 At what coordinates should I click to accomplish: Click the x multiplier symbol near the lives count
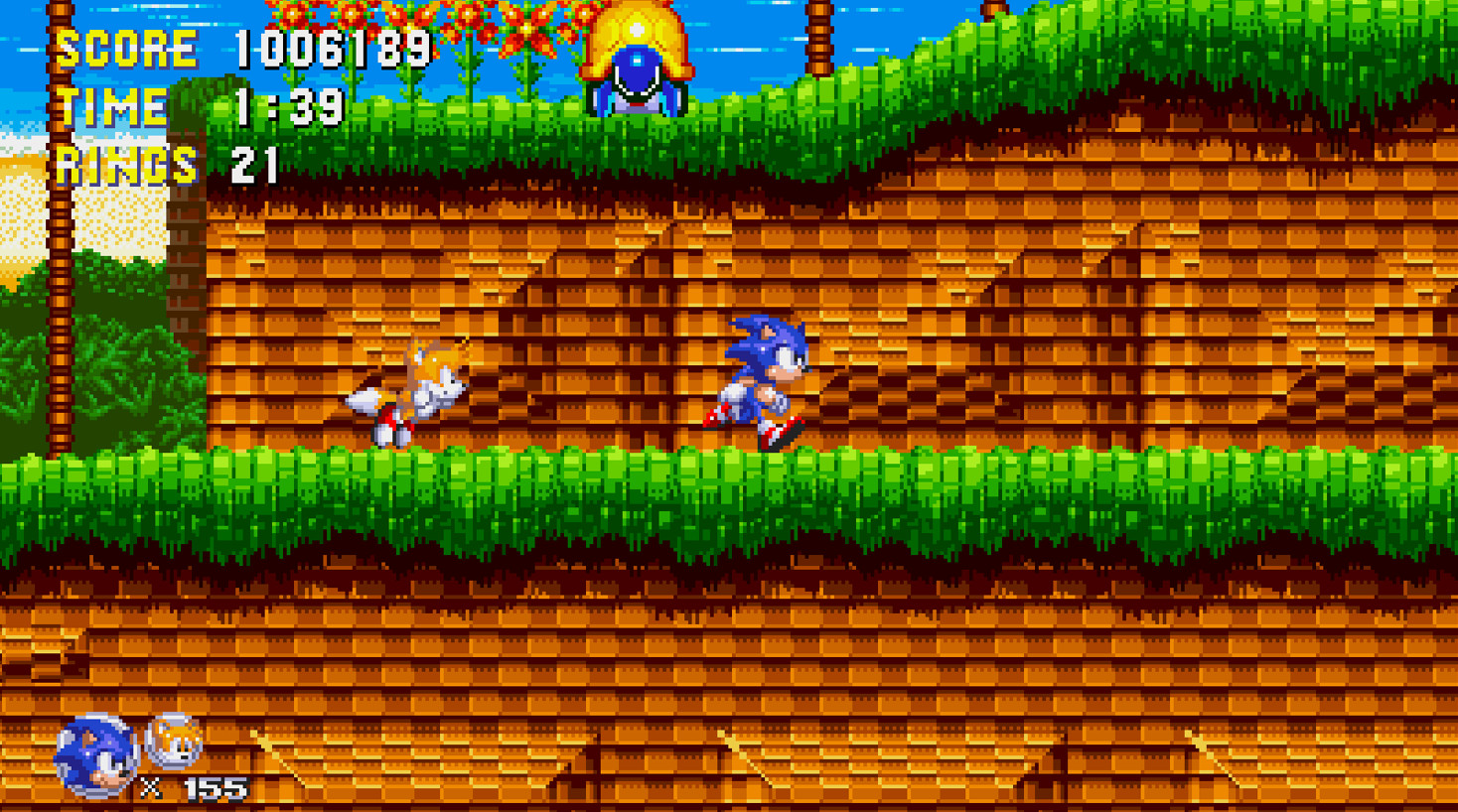click(151, 789)
